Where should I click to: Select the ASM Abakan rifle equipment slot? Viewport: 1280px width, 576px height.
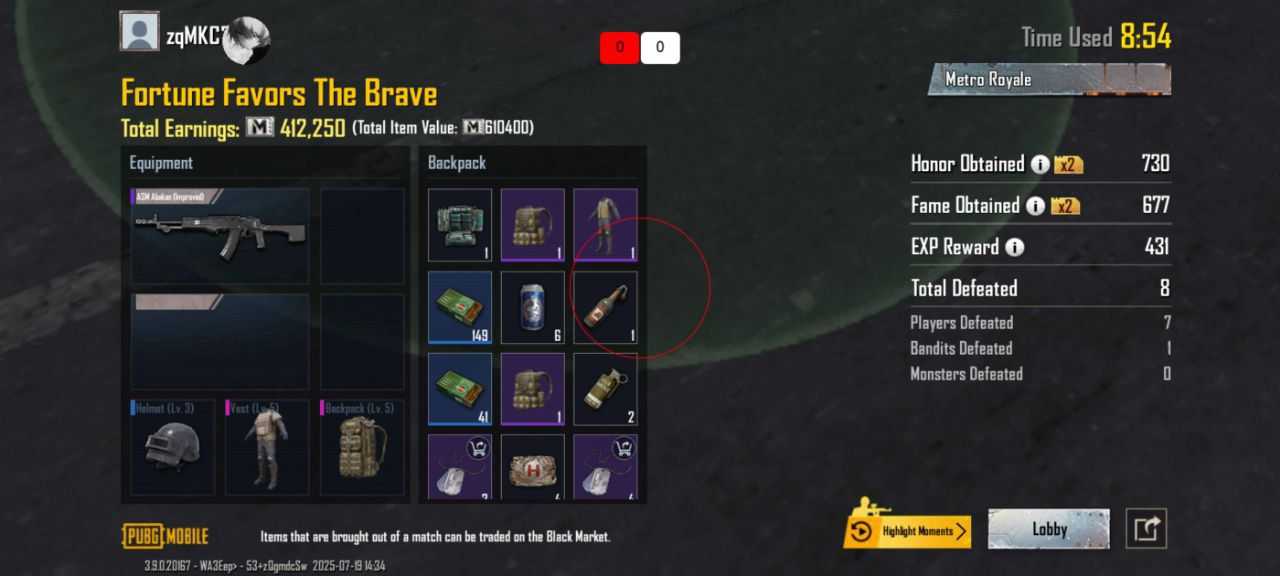click(220, 236)
